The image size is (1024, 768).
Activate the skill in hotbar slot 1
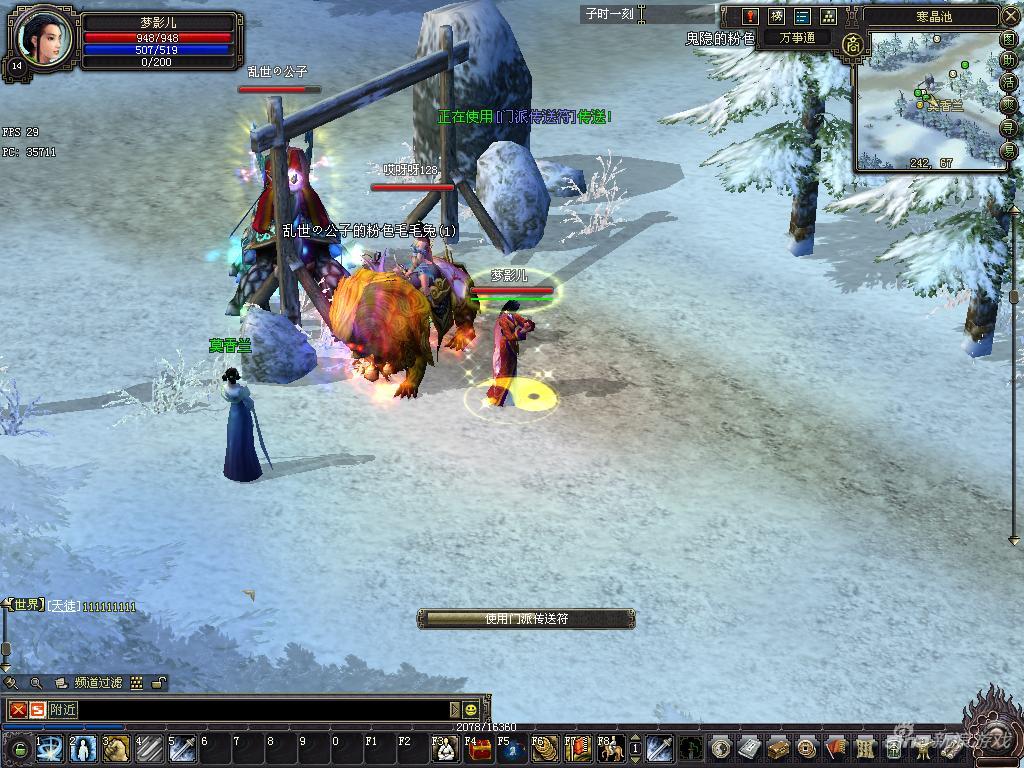pyautogui.click(x=51, y=748)
